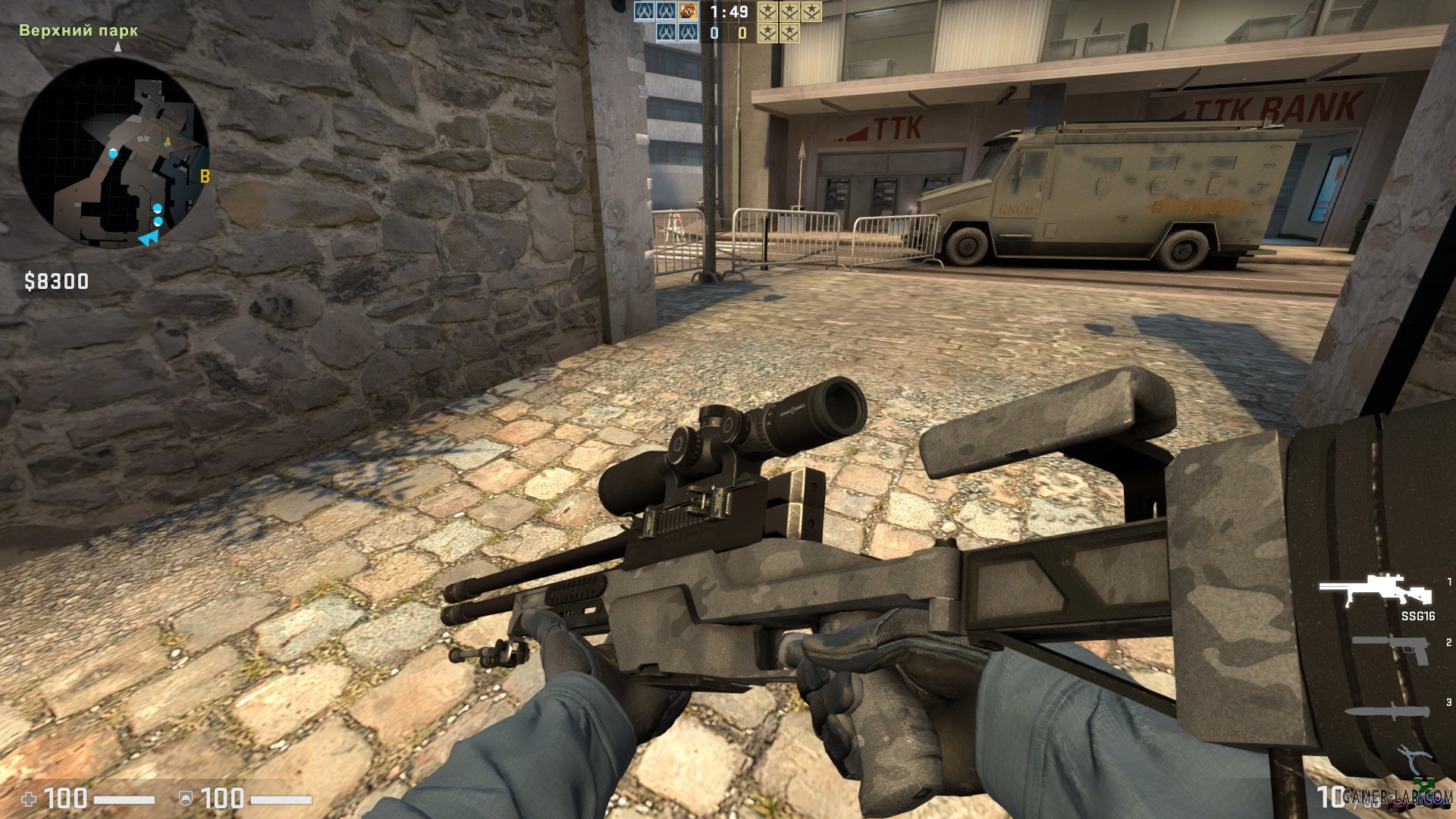
Task: Click the CT score of 0
Action: tap(714, 33)
